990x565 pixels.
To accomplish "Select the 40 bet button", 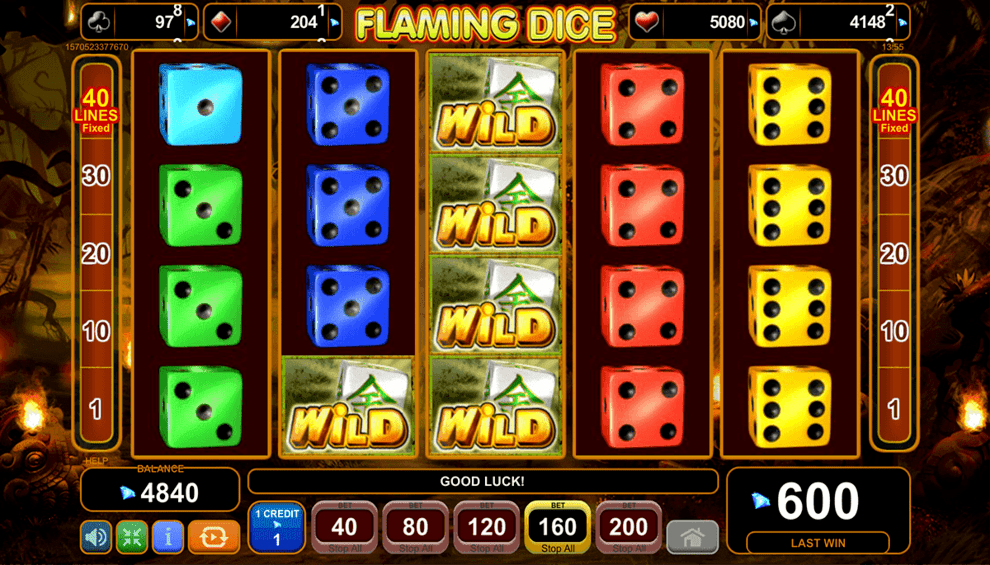I will (344, 527).
